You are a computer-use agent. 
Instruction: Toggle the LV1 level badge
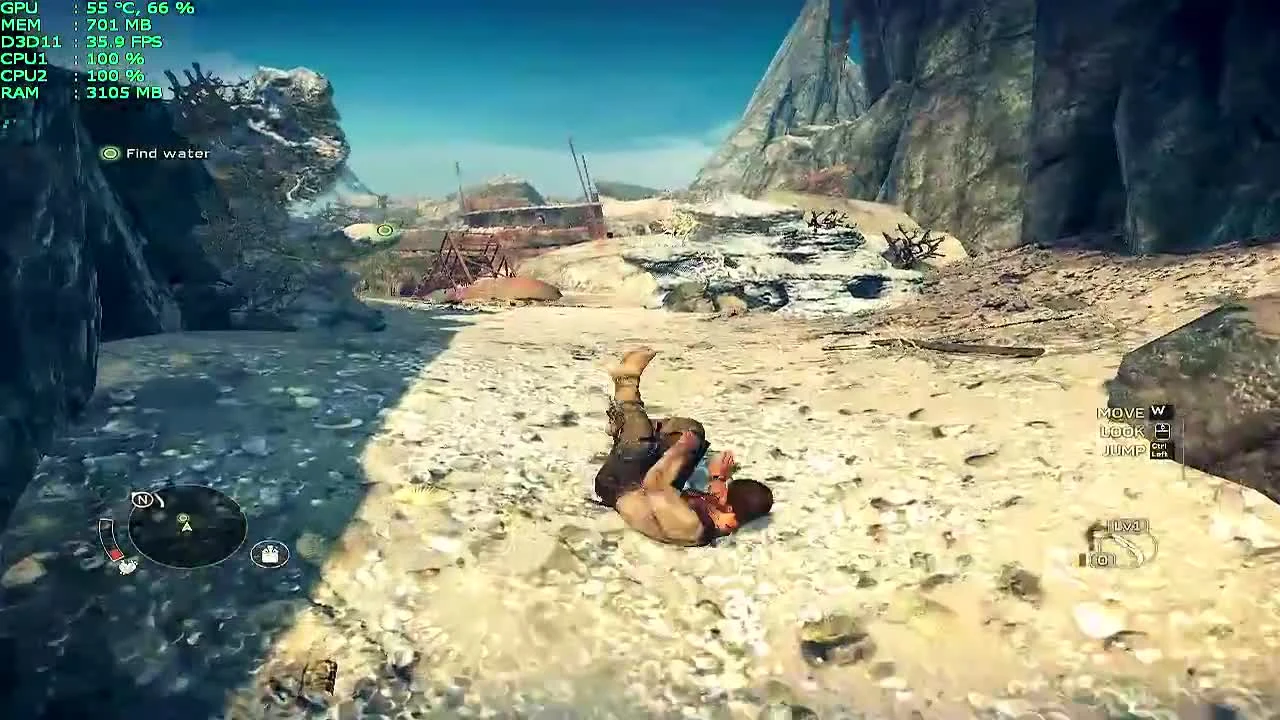click(1127, 526)
